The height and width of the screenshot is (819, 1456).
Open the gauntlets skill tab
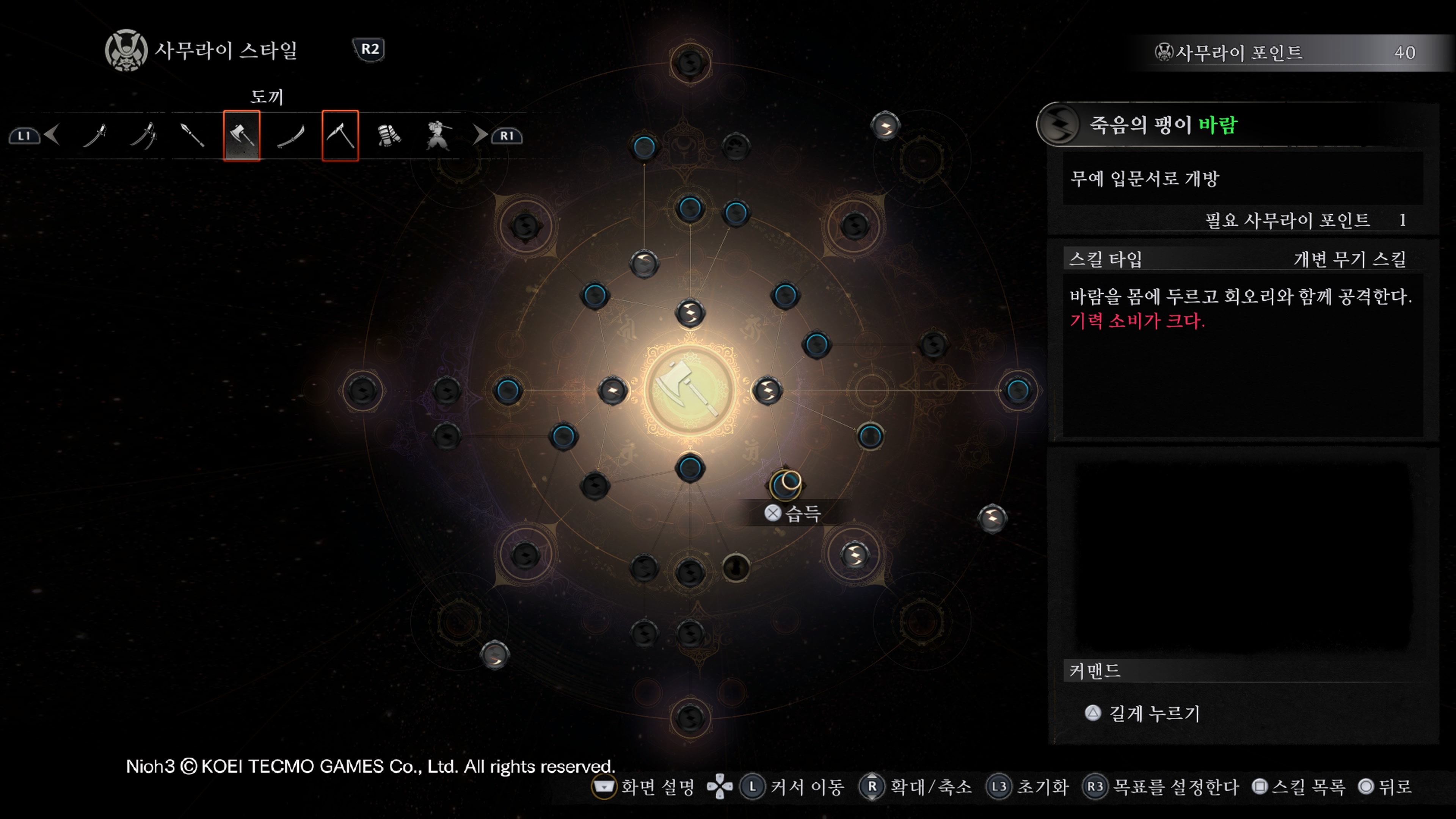389,136
